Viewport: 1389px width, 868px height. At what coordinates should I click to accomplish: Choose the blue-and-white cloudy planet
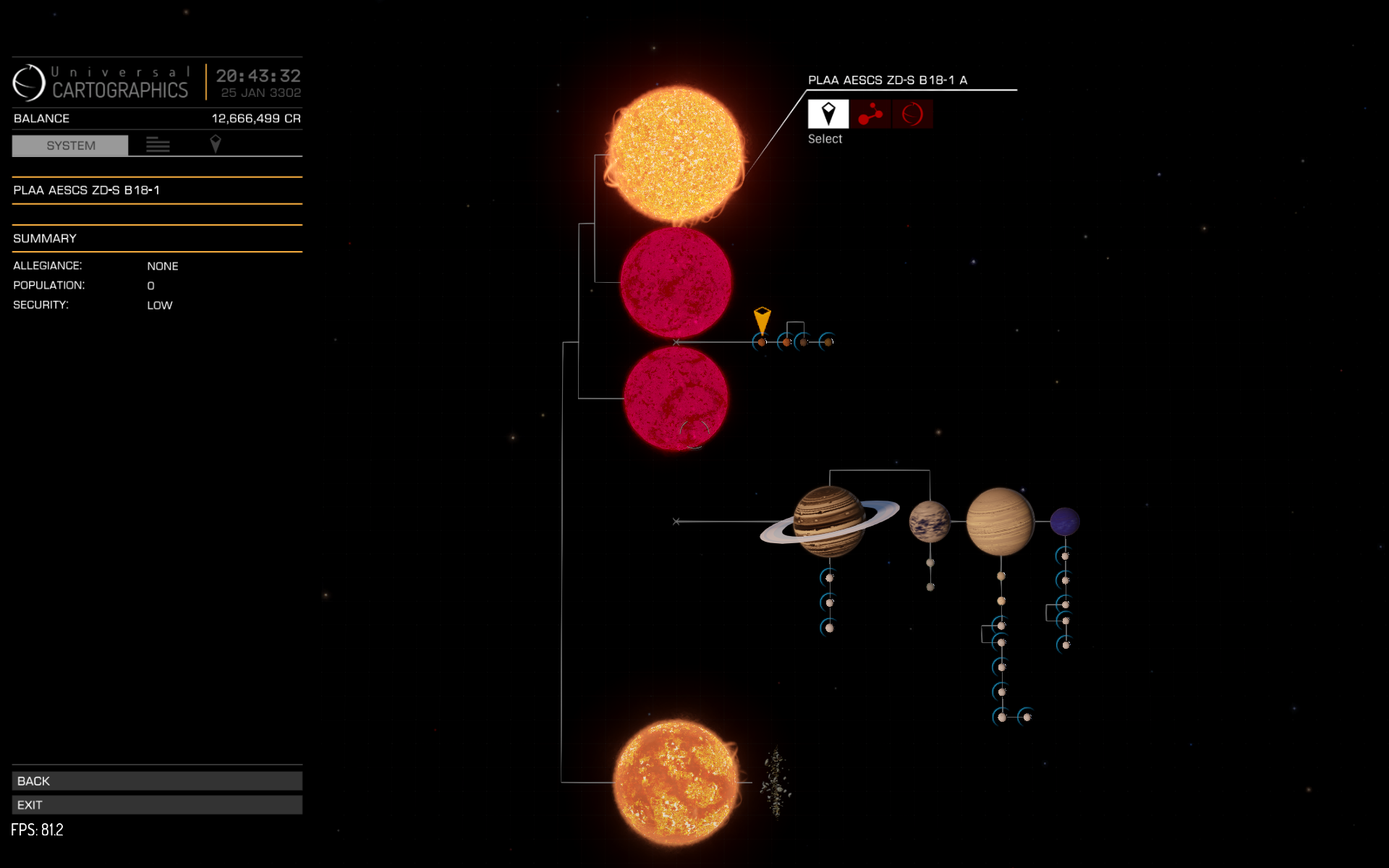coord(929,522)
